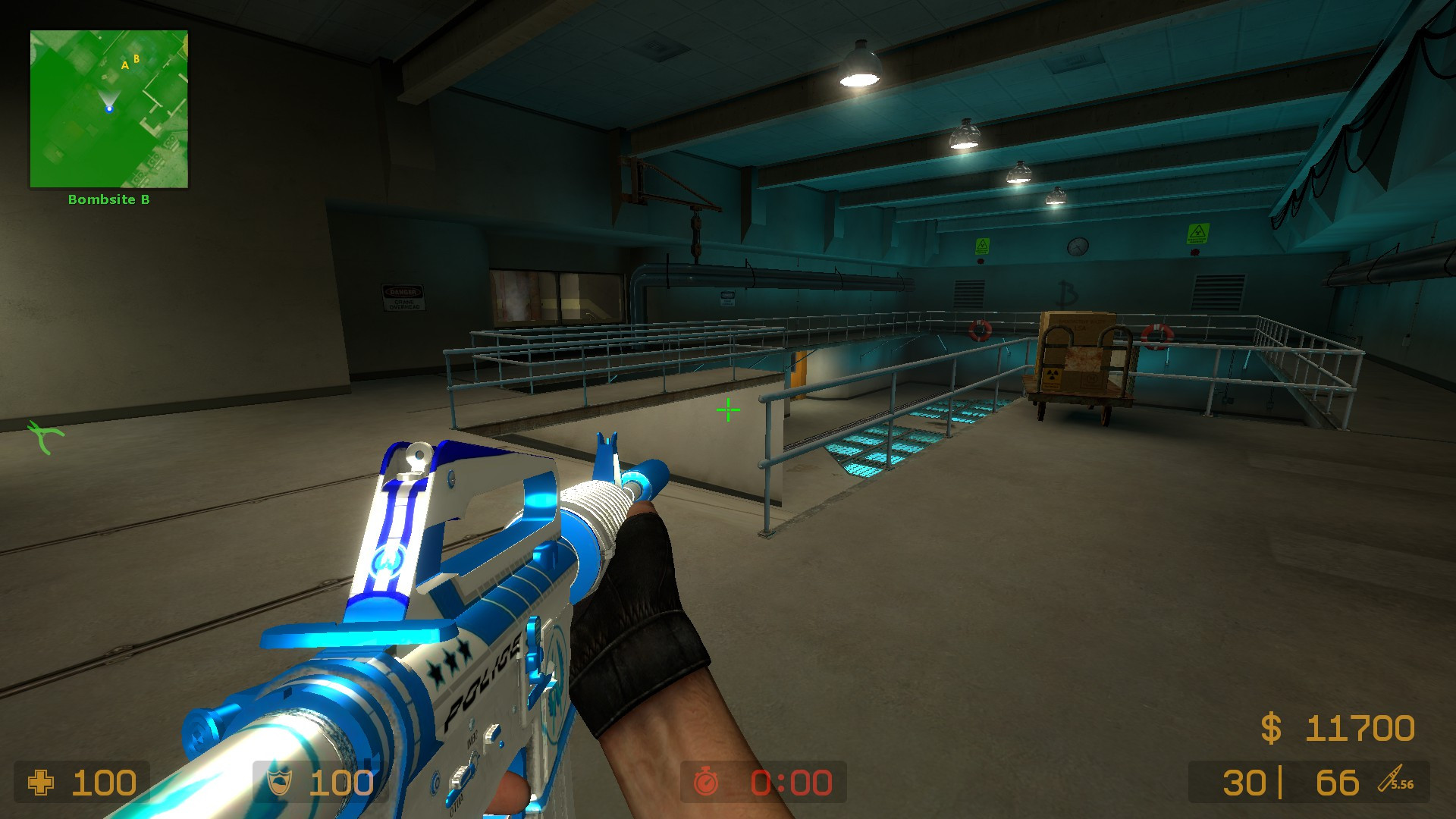Click the wall clock on far wall
Screen dimensions: 1456x819
(1078, 246)
